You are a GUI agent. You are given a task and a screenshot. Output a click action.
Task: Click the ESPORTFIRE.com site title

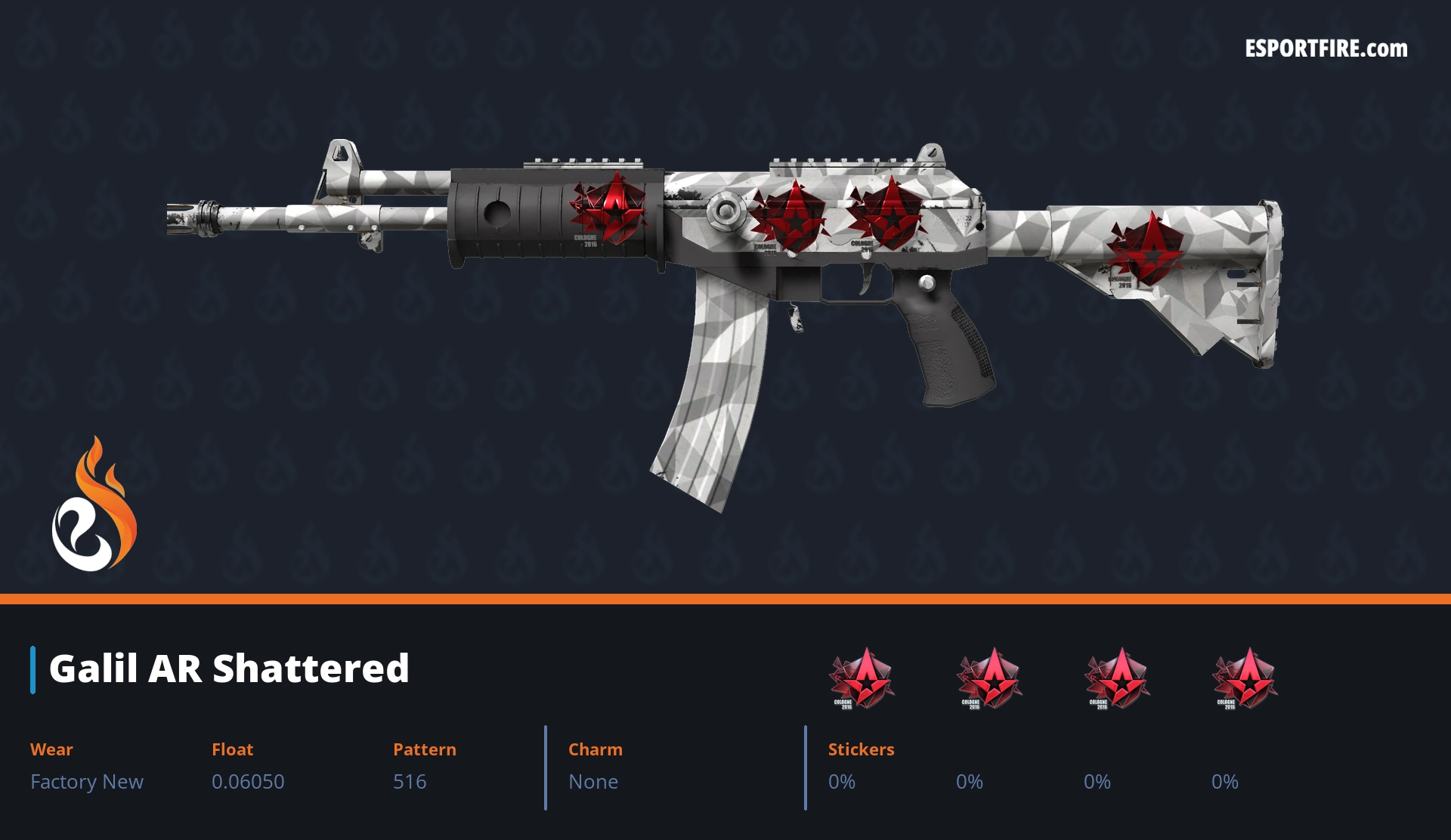(1326, 49)
